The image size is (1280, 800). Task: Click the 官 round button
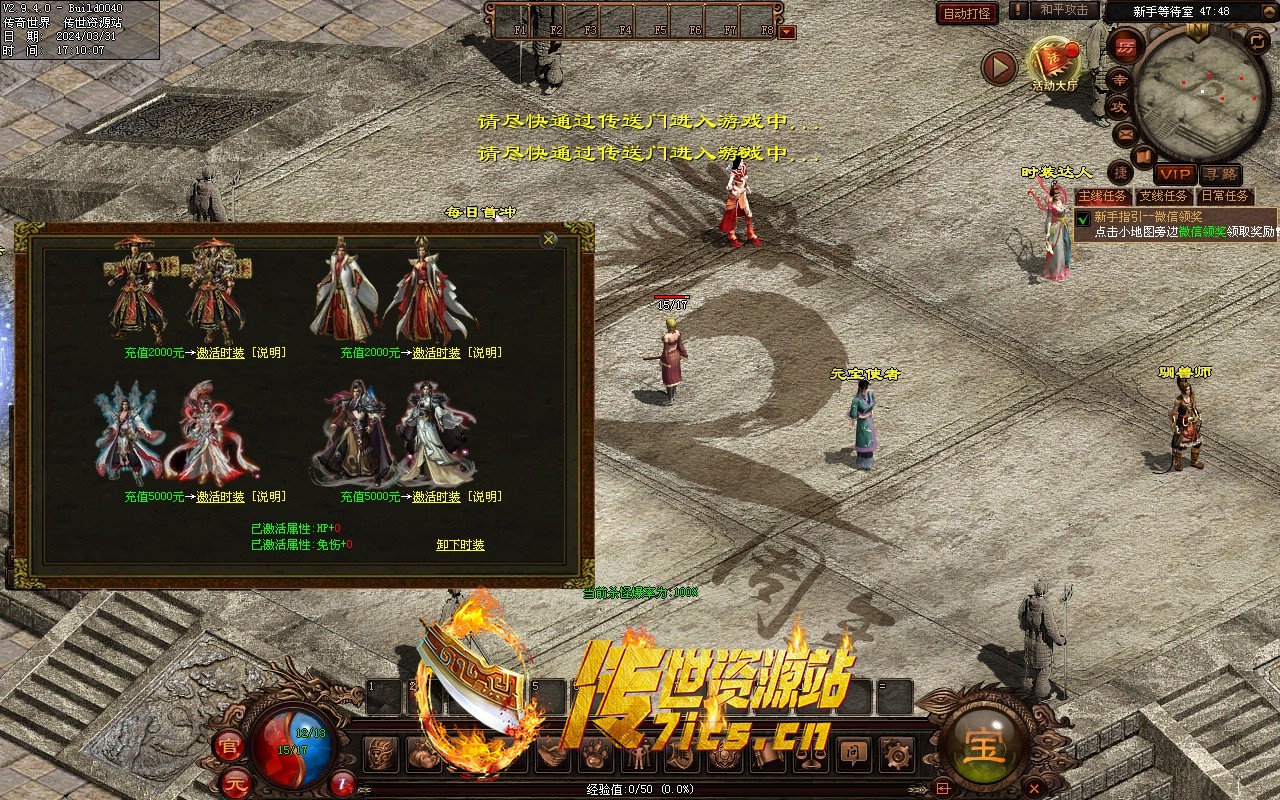(228, 744)
